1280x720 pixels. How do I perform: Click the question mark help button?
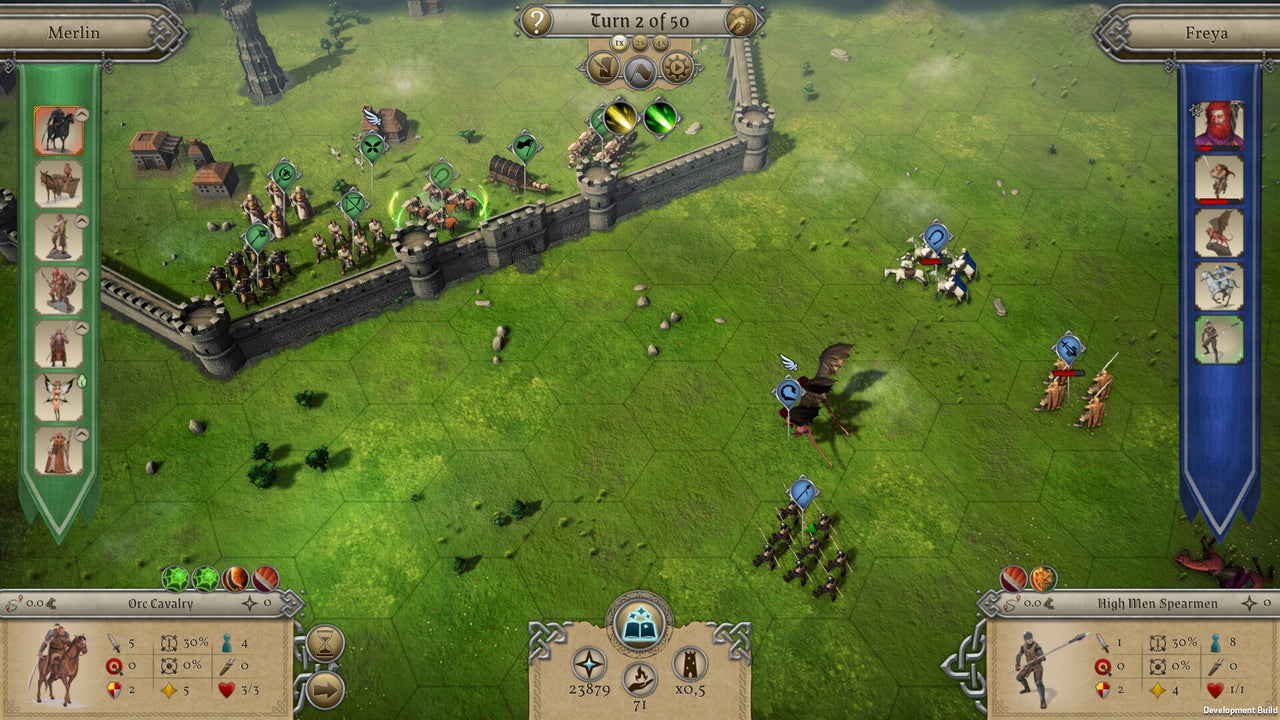click(537, 20)
